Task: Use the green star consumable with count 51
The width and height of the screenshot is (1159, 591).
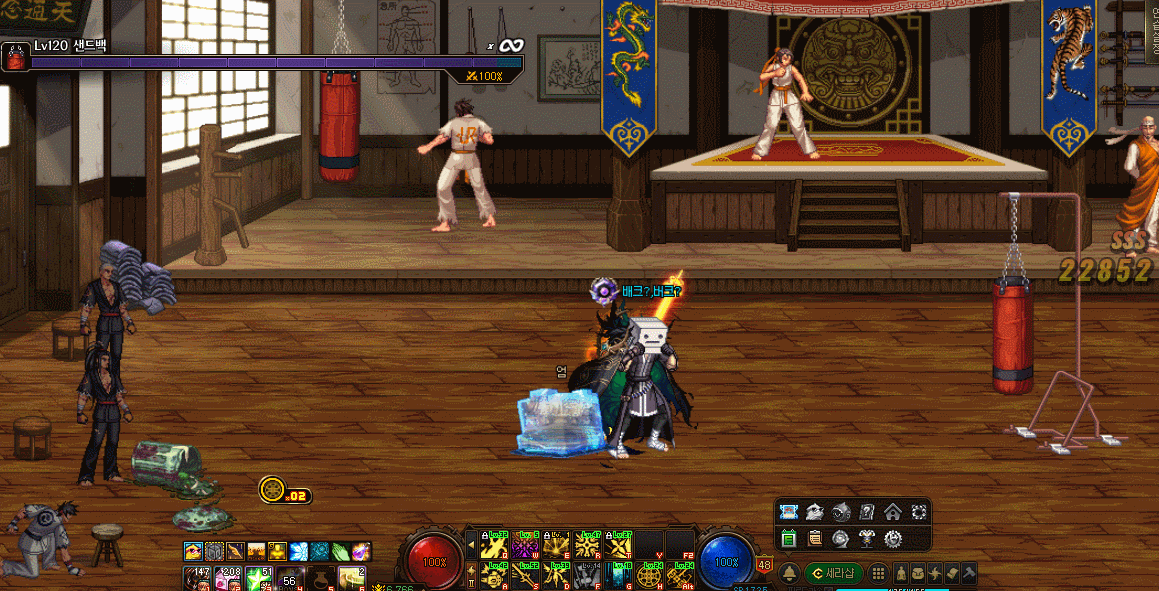Action: click(x=260, y=579)
